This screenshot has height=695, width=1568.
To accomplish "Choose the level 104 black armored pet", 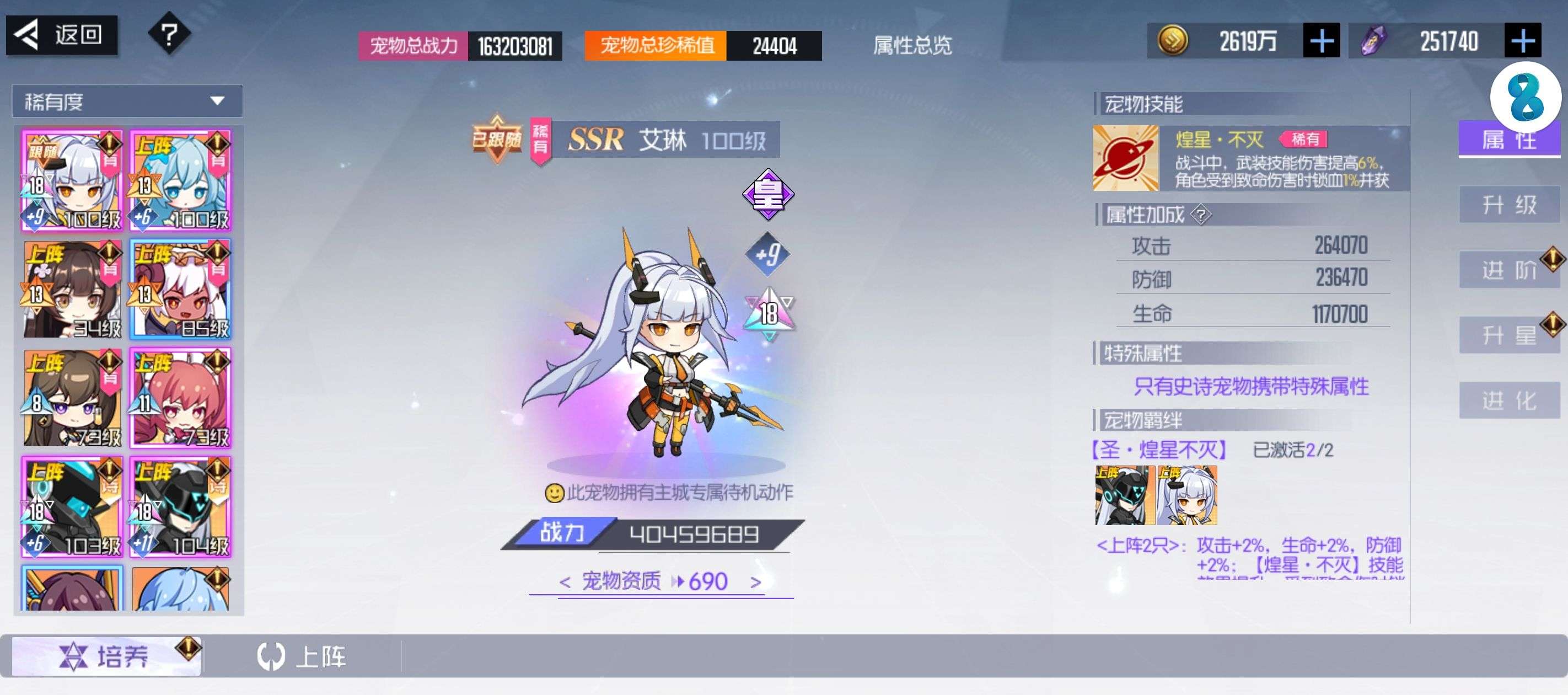I will point(181,507).
